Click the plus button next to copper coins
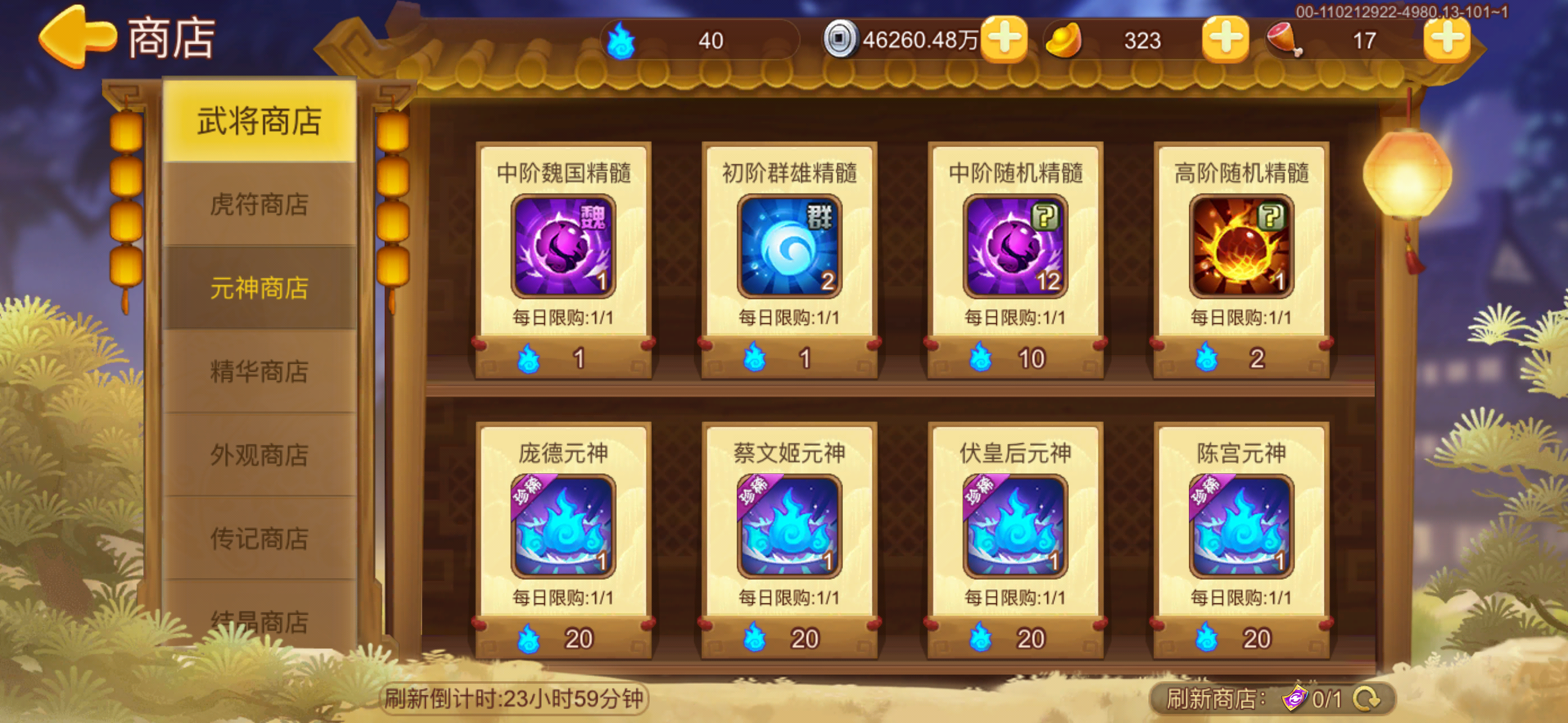This screenshot has width=1568, height=723. pos(1004,40)
